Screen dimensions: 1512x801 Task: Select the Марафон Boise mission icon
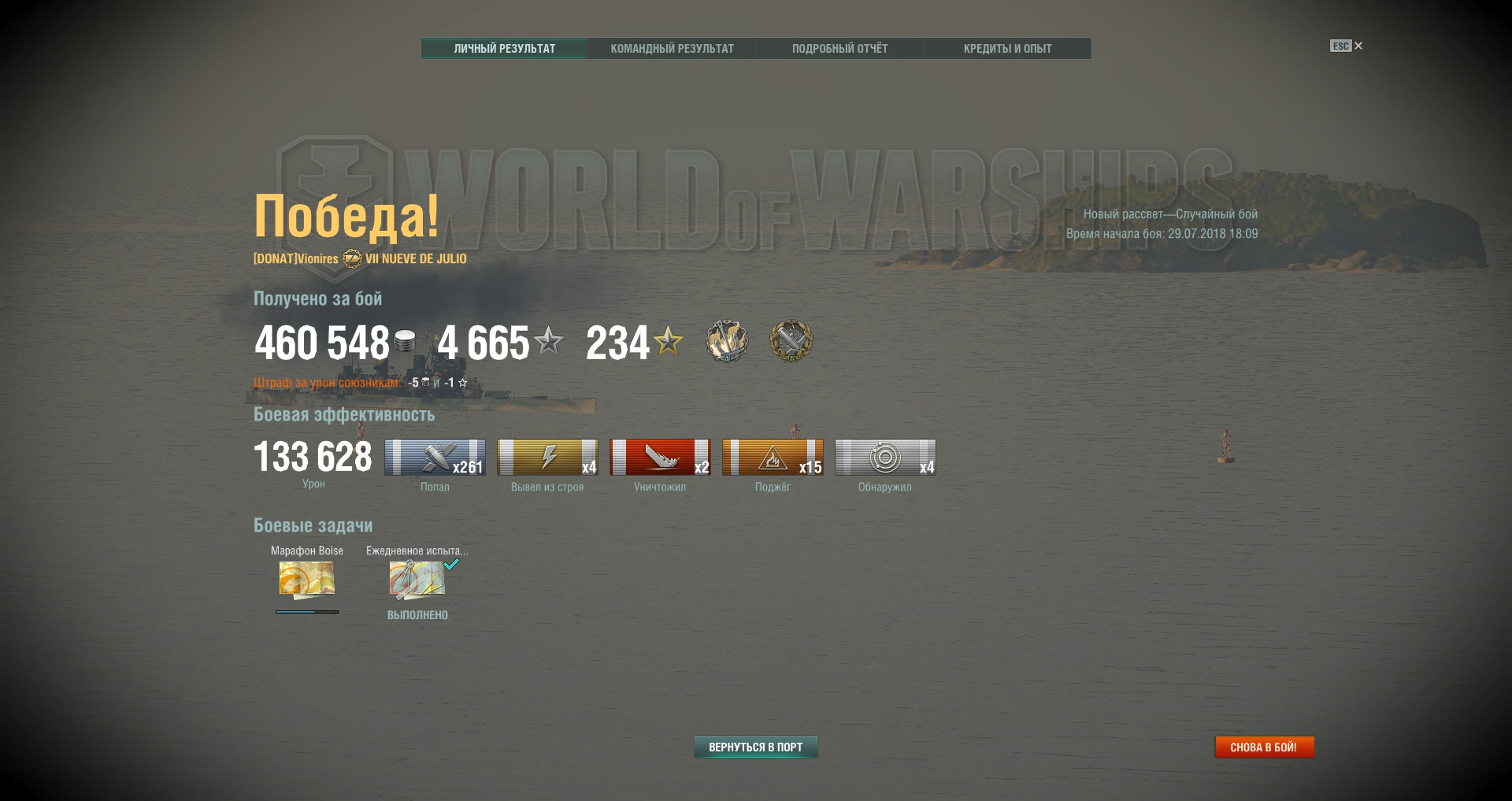point(306,580)
